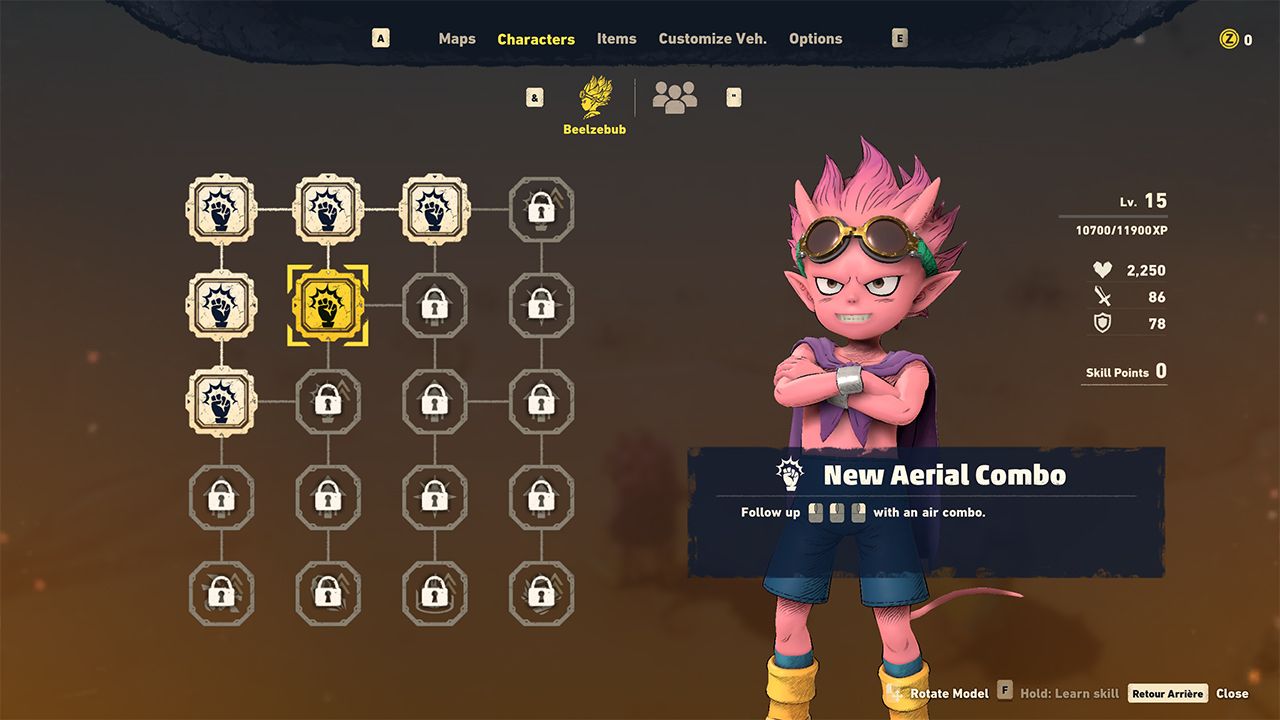
Task: Switch to the Options tab
Action: [815, 39]
